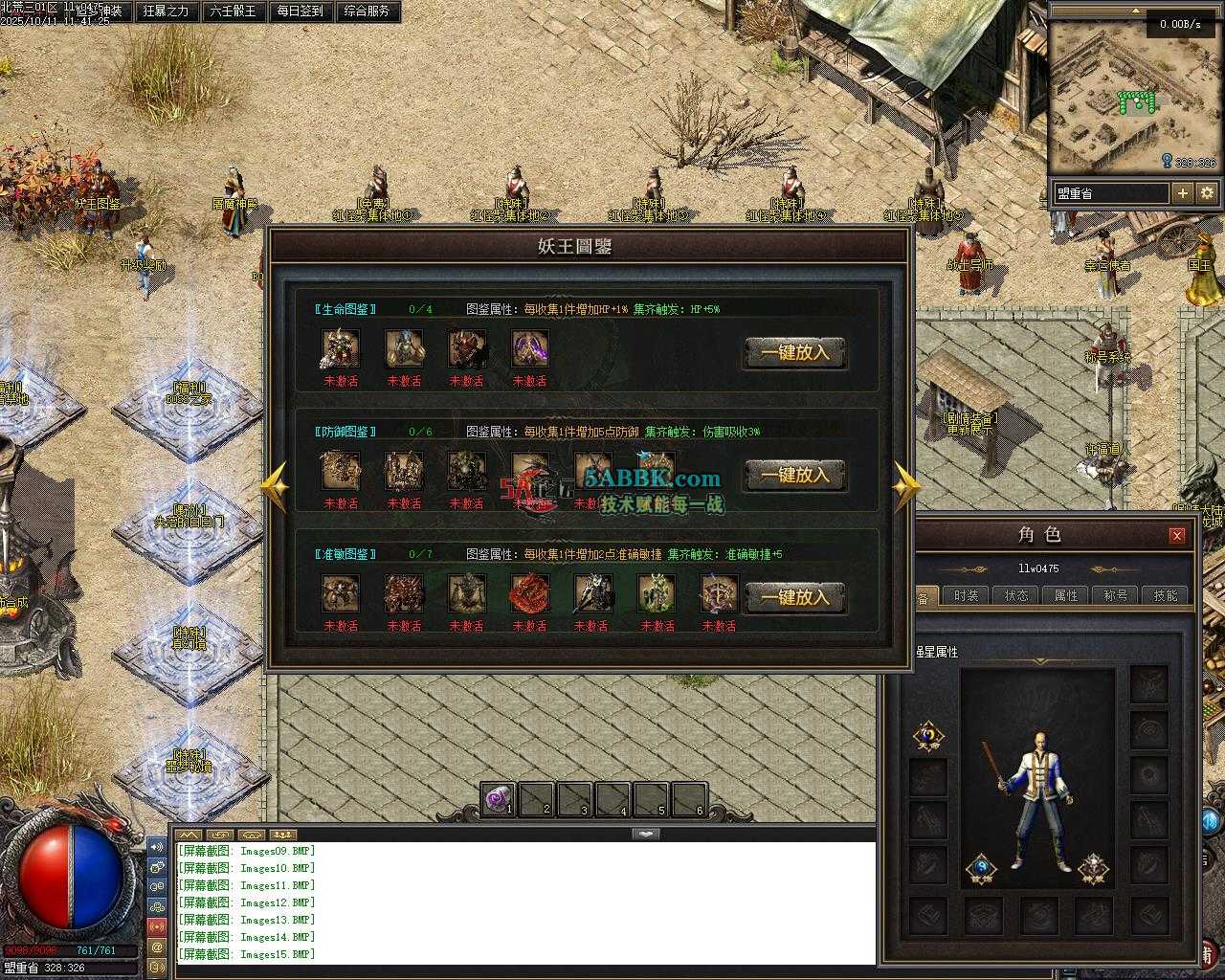The image size is (1225, 980).
Task: Click the gear button below the minimap
Action: click(x=1208, y=193)
